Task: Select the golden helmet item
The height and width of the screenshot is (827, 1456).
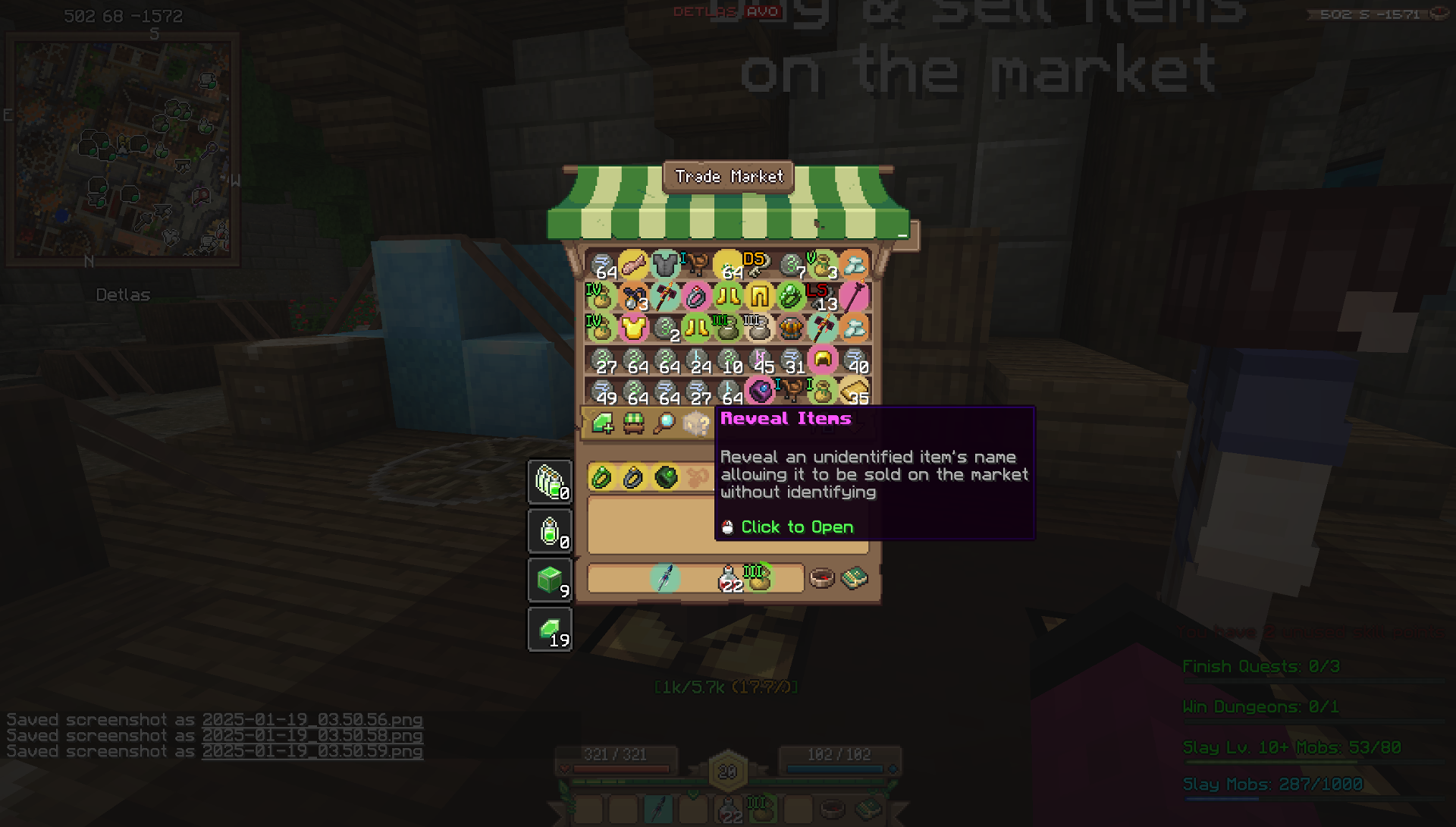Action: click(x=823, y=359)
